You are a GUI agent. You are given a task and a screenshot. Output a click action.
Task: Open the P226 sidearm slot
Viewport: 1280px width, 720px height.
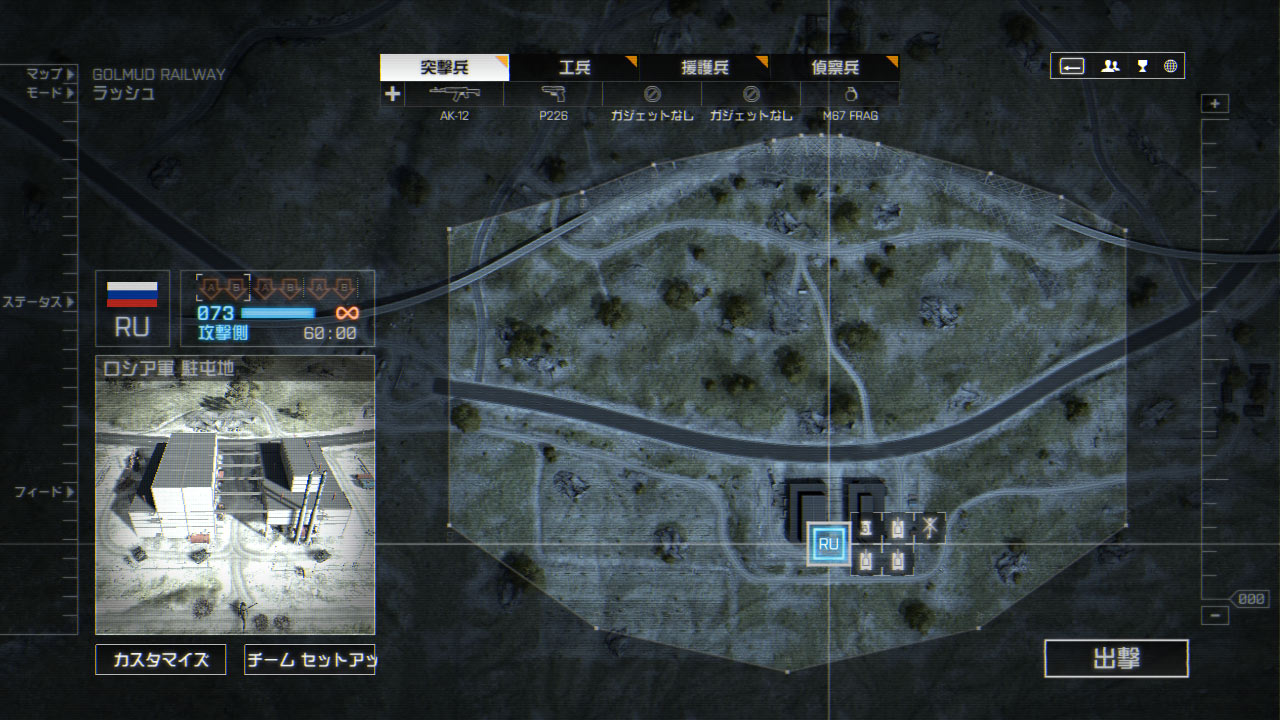553,94
